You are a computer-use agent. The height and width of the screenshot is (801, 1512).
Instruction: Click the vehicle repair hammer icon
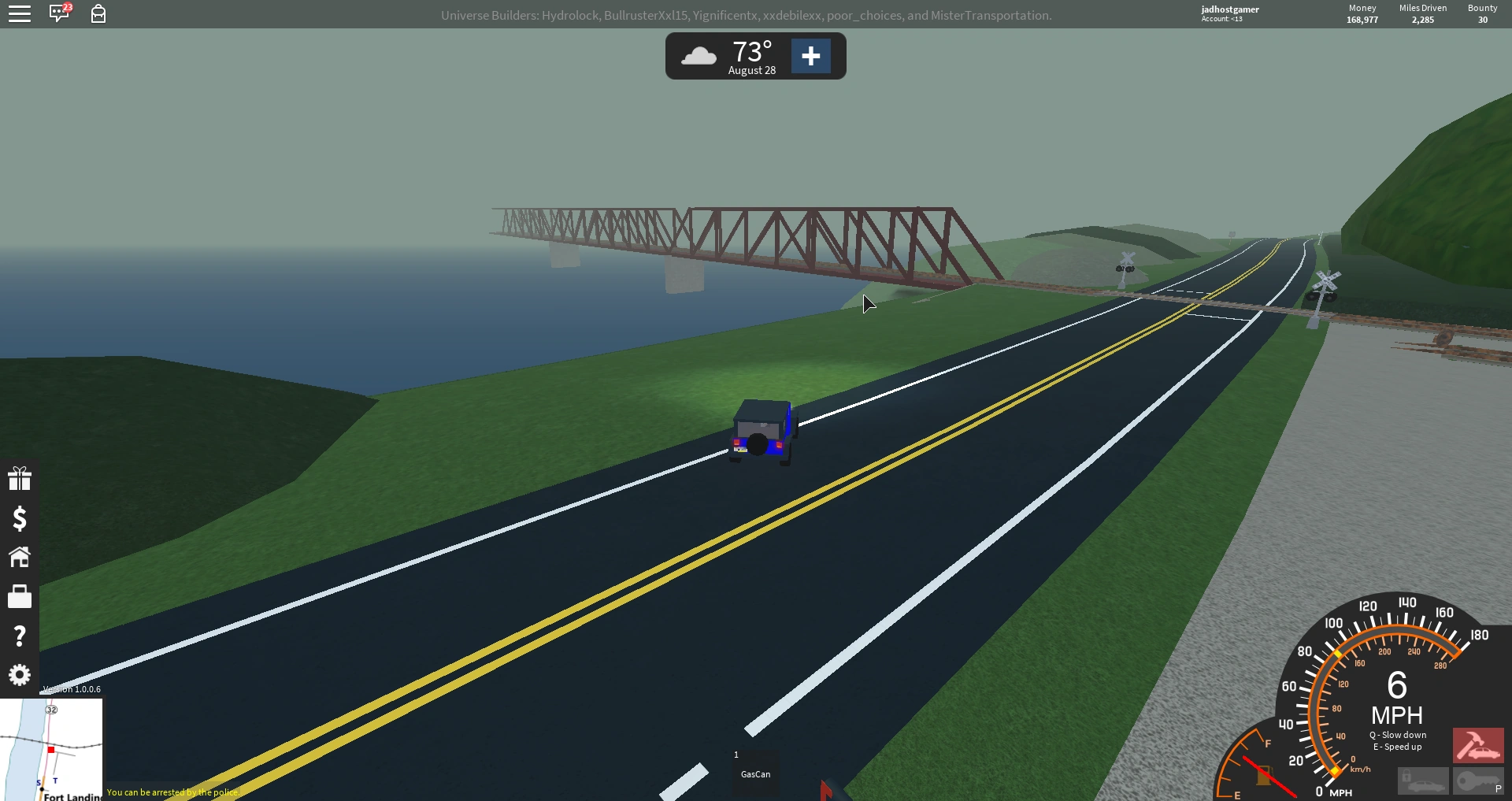coord(1478,746)
